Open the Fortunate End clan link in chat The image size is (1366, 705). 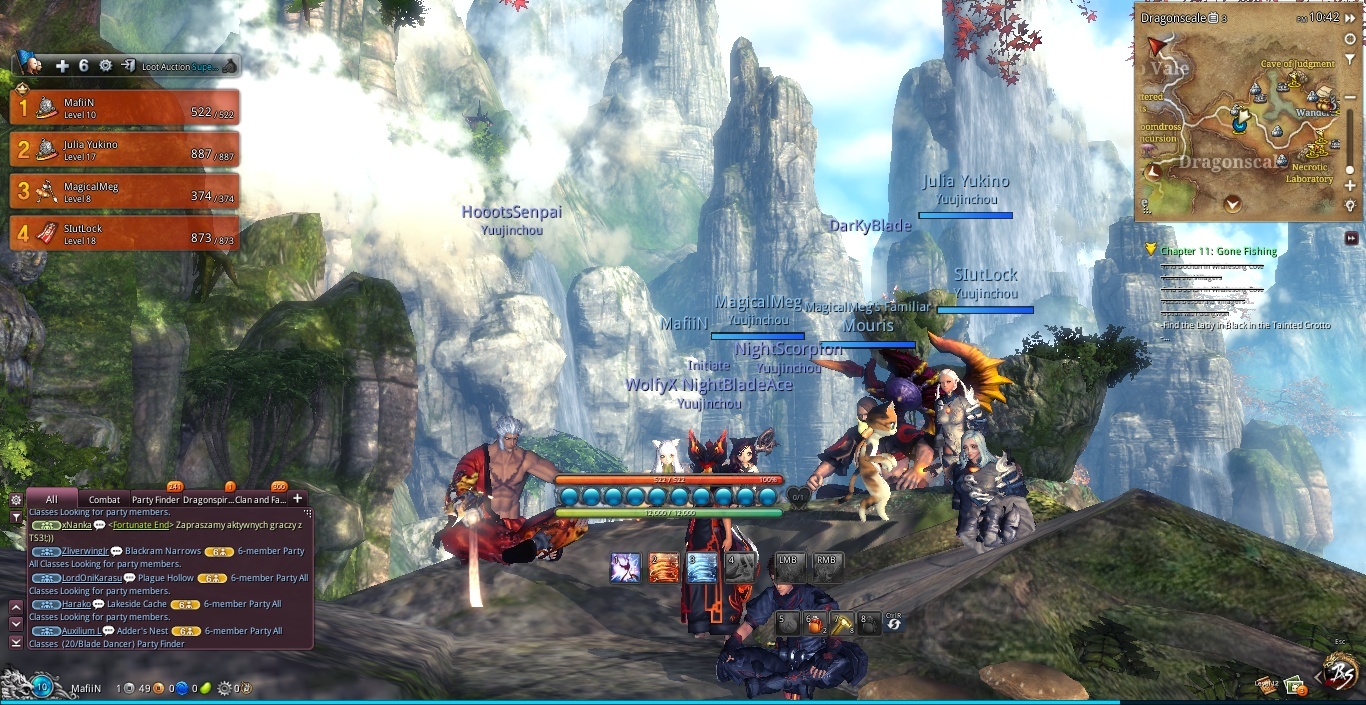[140, 525]
